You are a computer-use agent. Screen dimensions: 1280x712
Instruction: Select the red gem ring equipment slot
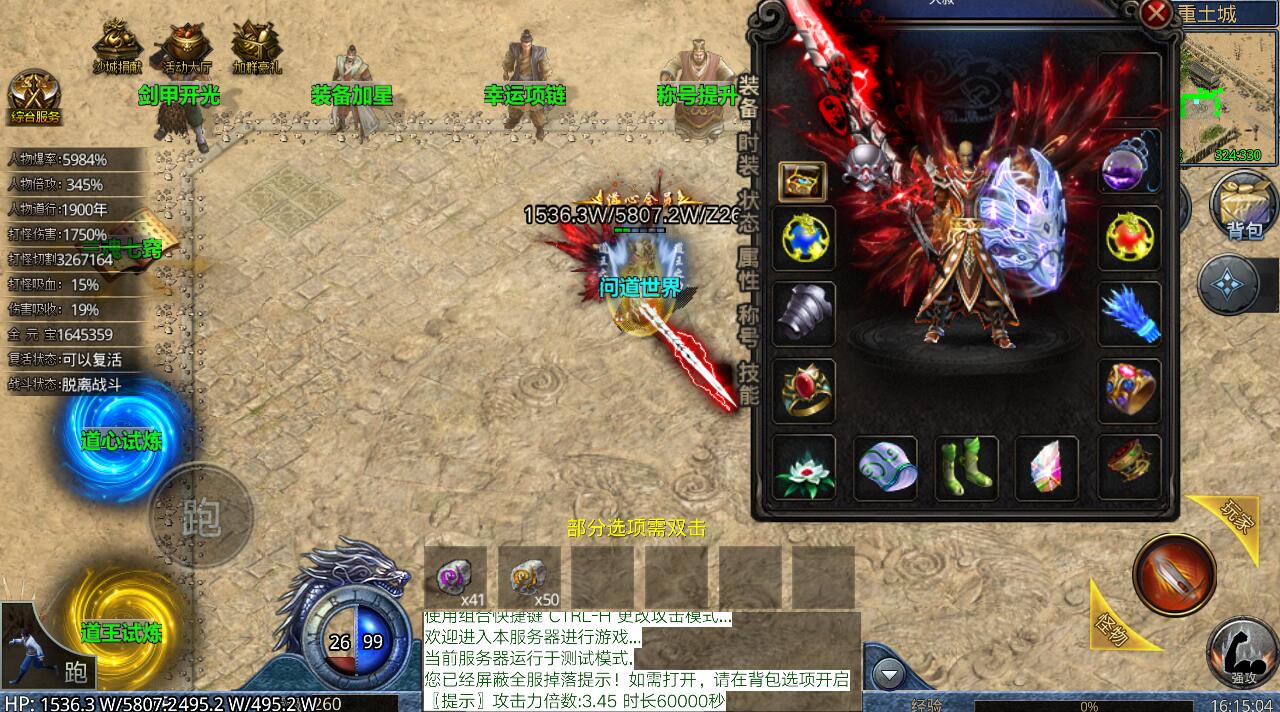(x=804, y=391)
